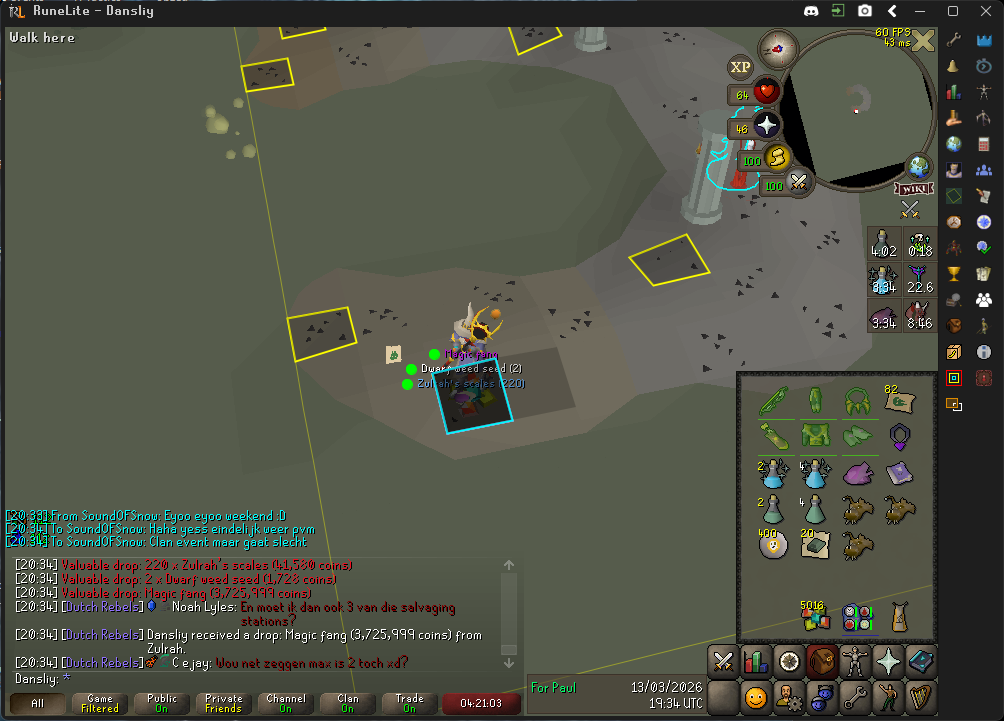Image resolution: width=1004 pixels, height=721 pixels.
Task: Switch to the Skills tab
Action: click(x=756, y=660)
